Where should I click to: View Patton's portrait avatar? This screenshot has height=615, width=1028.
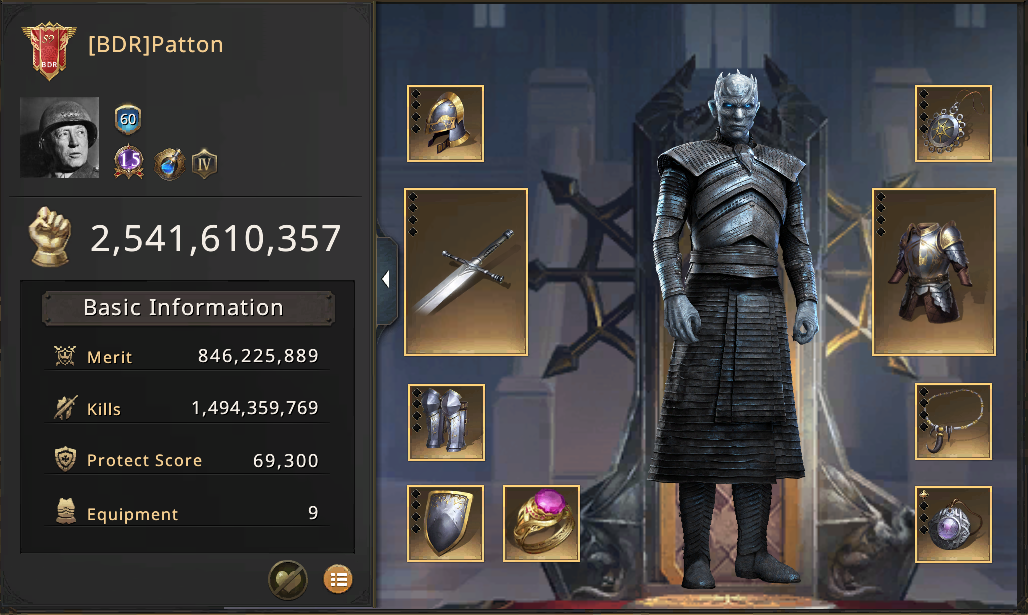(x=60, y=138)
